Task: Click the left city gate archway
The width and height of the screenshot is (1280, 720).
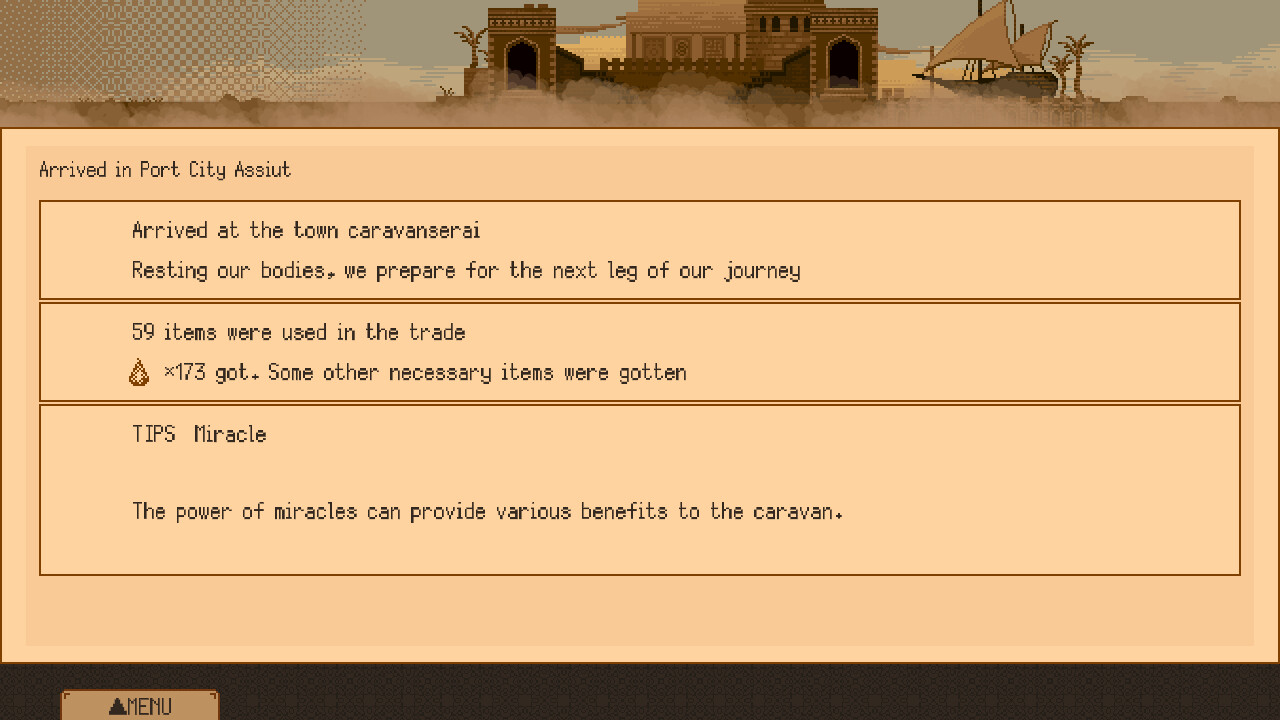Action: click(521, 60)
